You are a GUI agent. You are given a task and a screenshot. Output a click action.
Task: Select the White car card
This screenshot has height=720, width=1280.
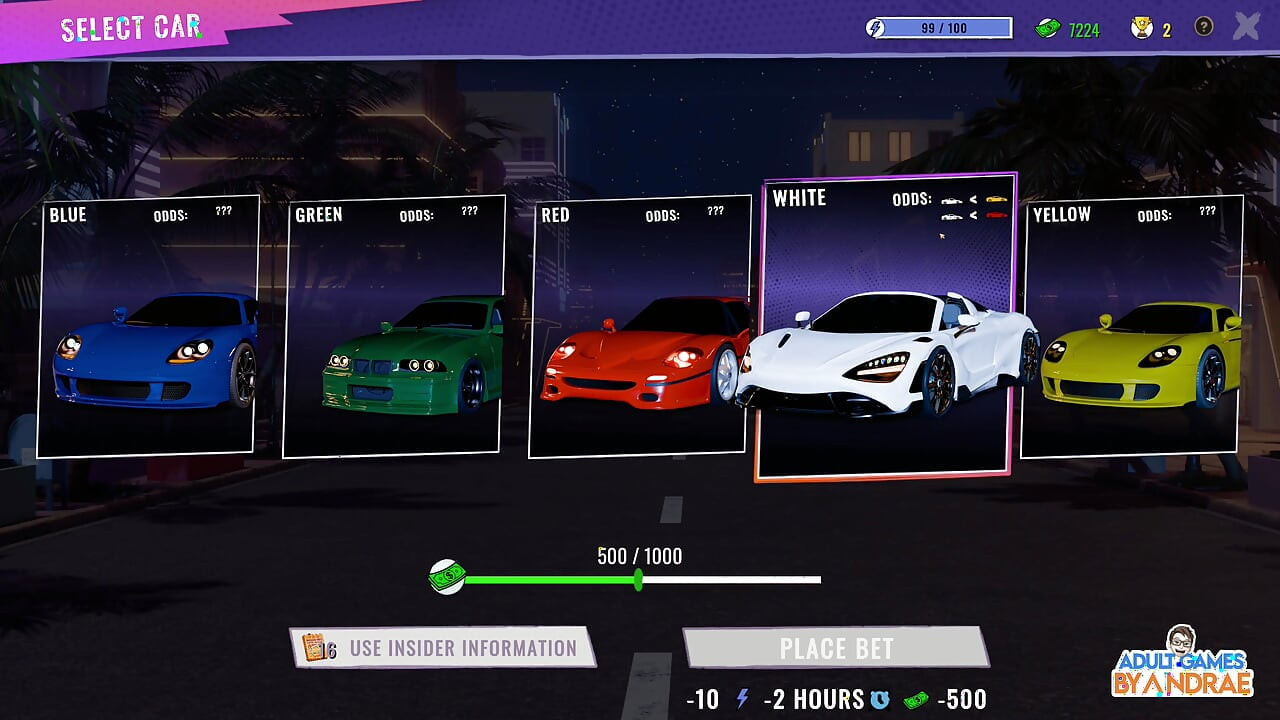(x=885, y=327)
